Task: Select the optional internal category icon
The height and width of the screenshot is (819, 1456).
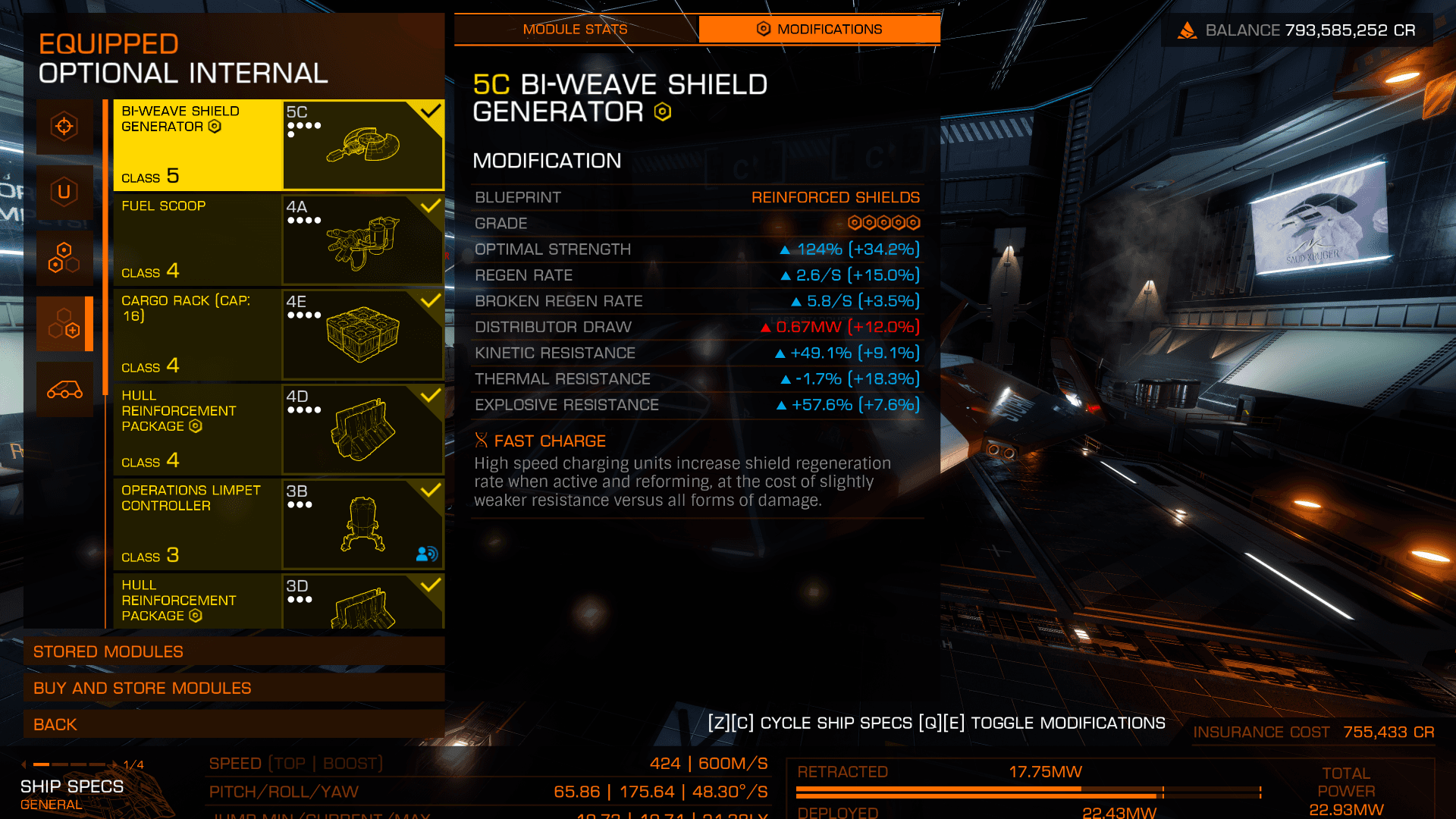Action: [64, 325]
